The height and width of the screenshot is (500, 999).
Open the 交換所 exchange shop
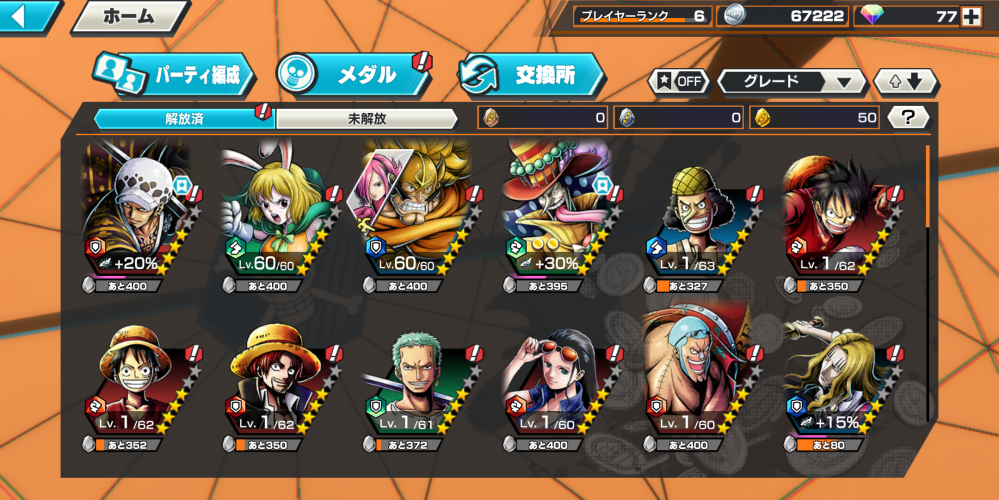pos(531,75)
